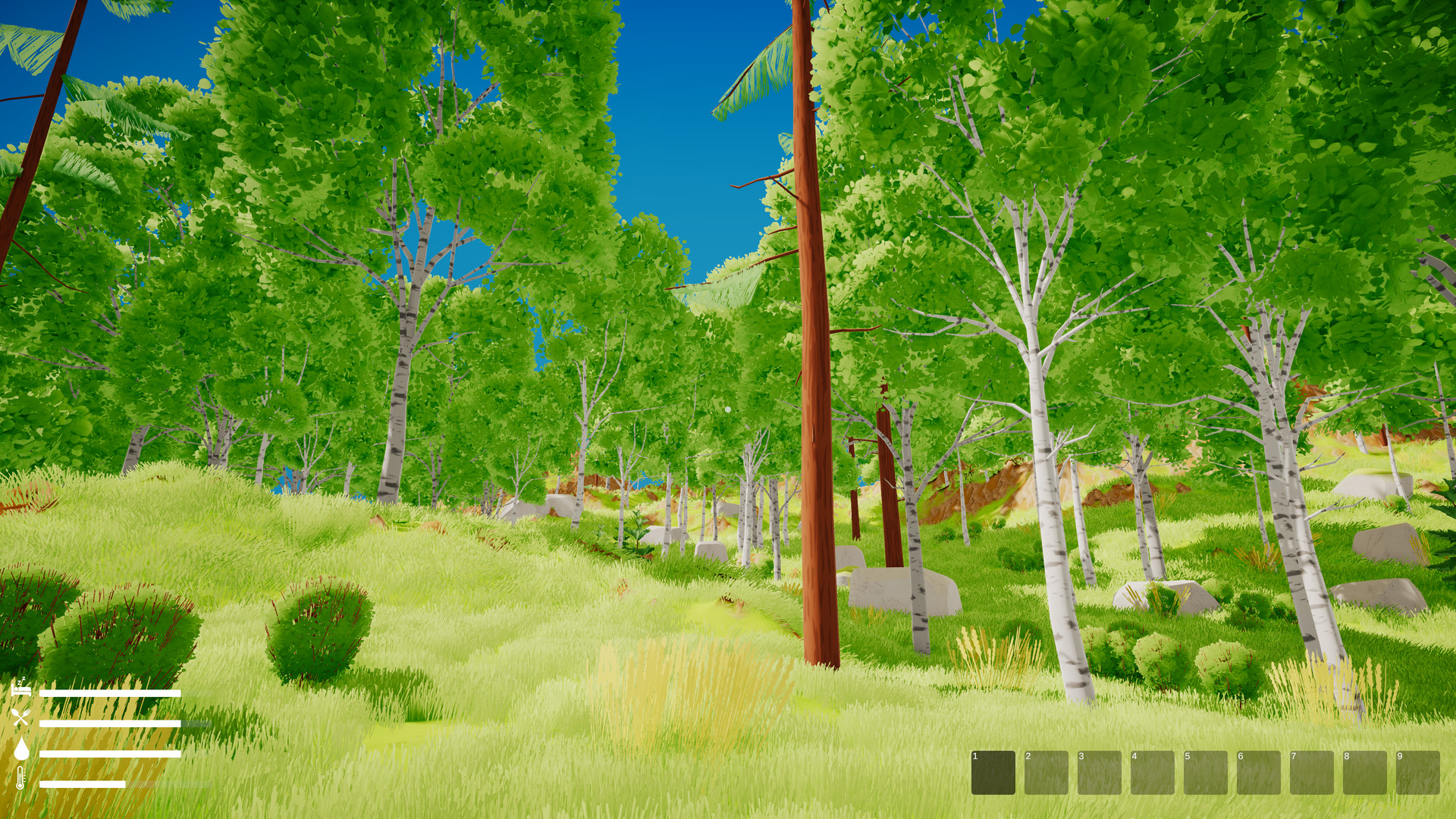Click the thermometer temperature icon
The image size is (1456, 819).
20,777
